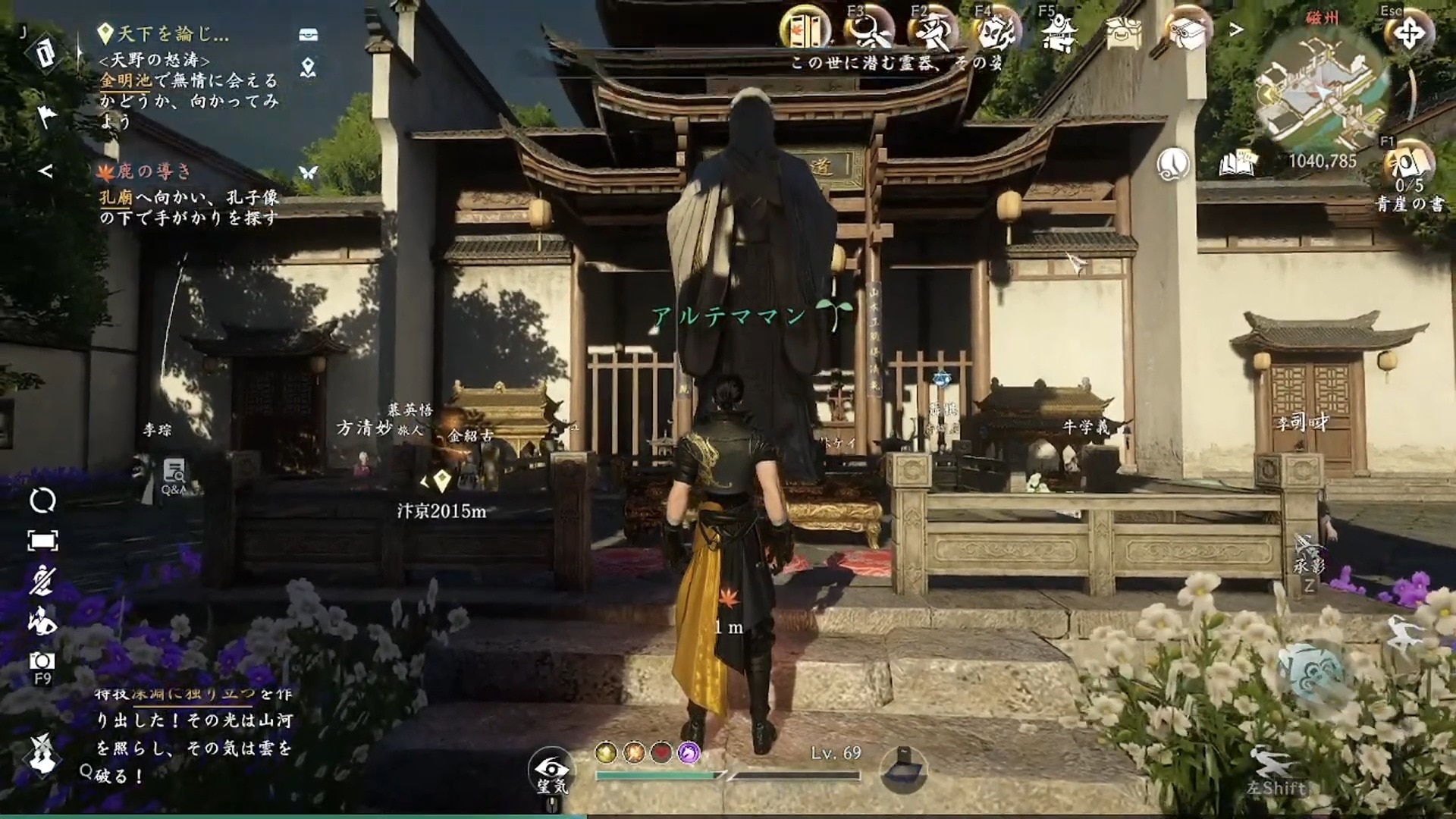Open the circular minimap of 磁州
This screenshot has width=1456, height=819.
tap(1323, 91)
